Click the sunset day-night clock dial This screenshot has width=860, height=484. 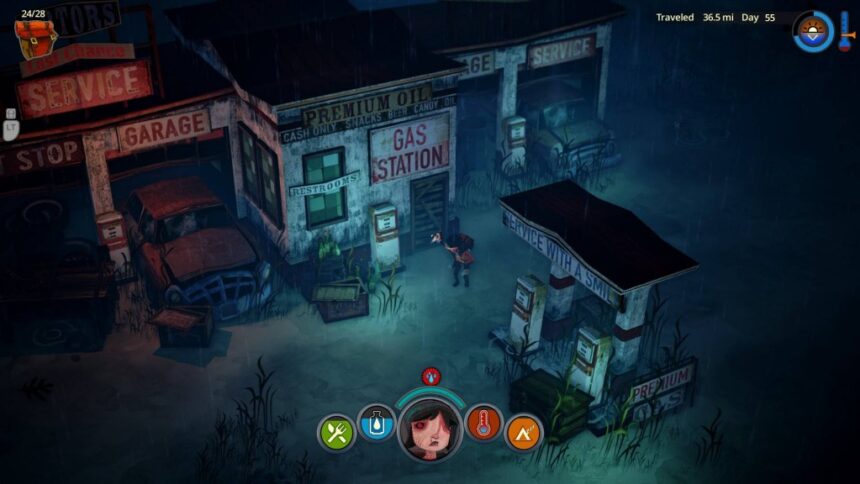(x=813, y=31)
